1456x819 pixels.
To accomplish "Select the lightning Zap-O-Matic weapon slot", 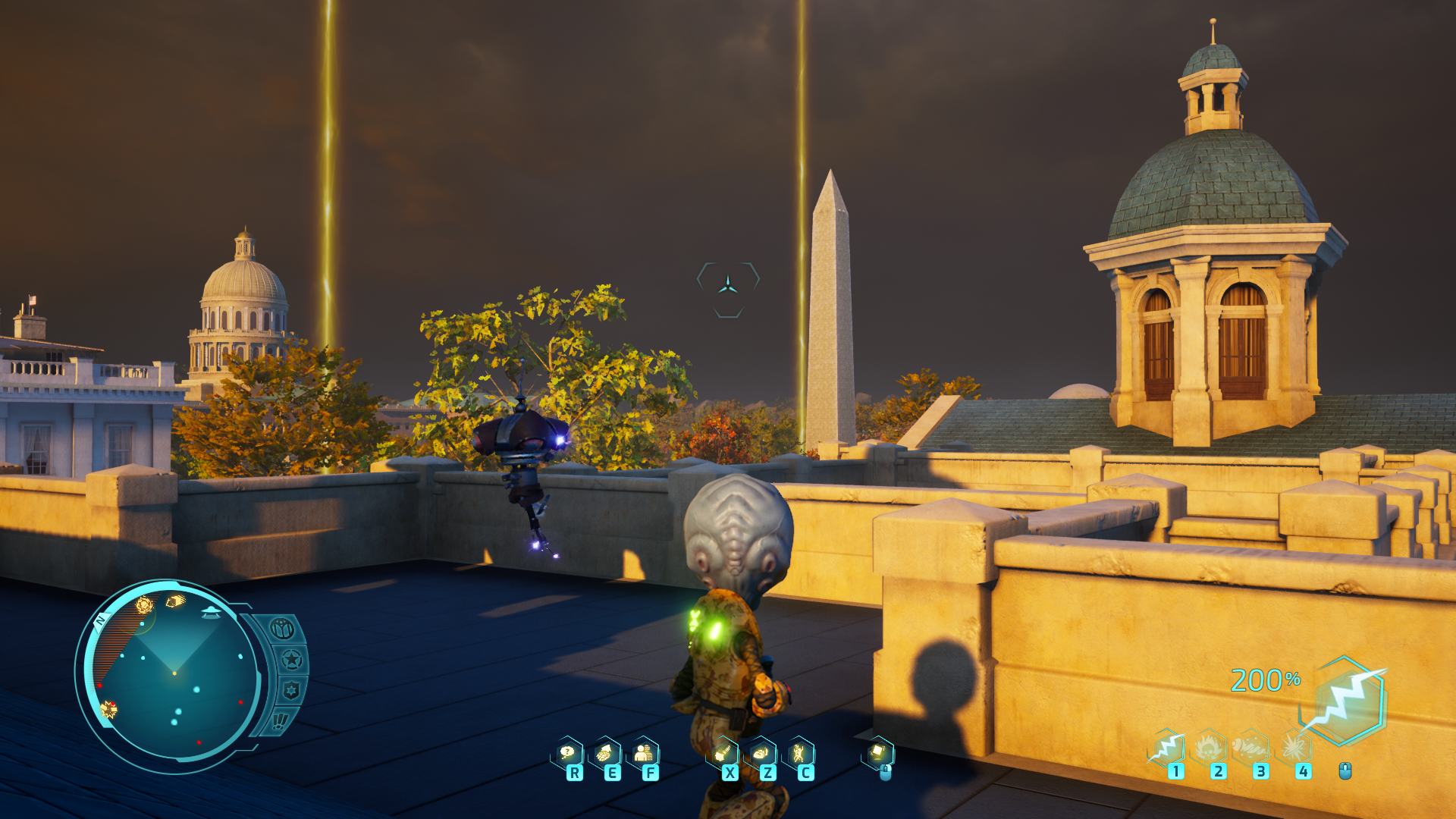I will [x=1167, y=748].
